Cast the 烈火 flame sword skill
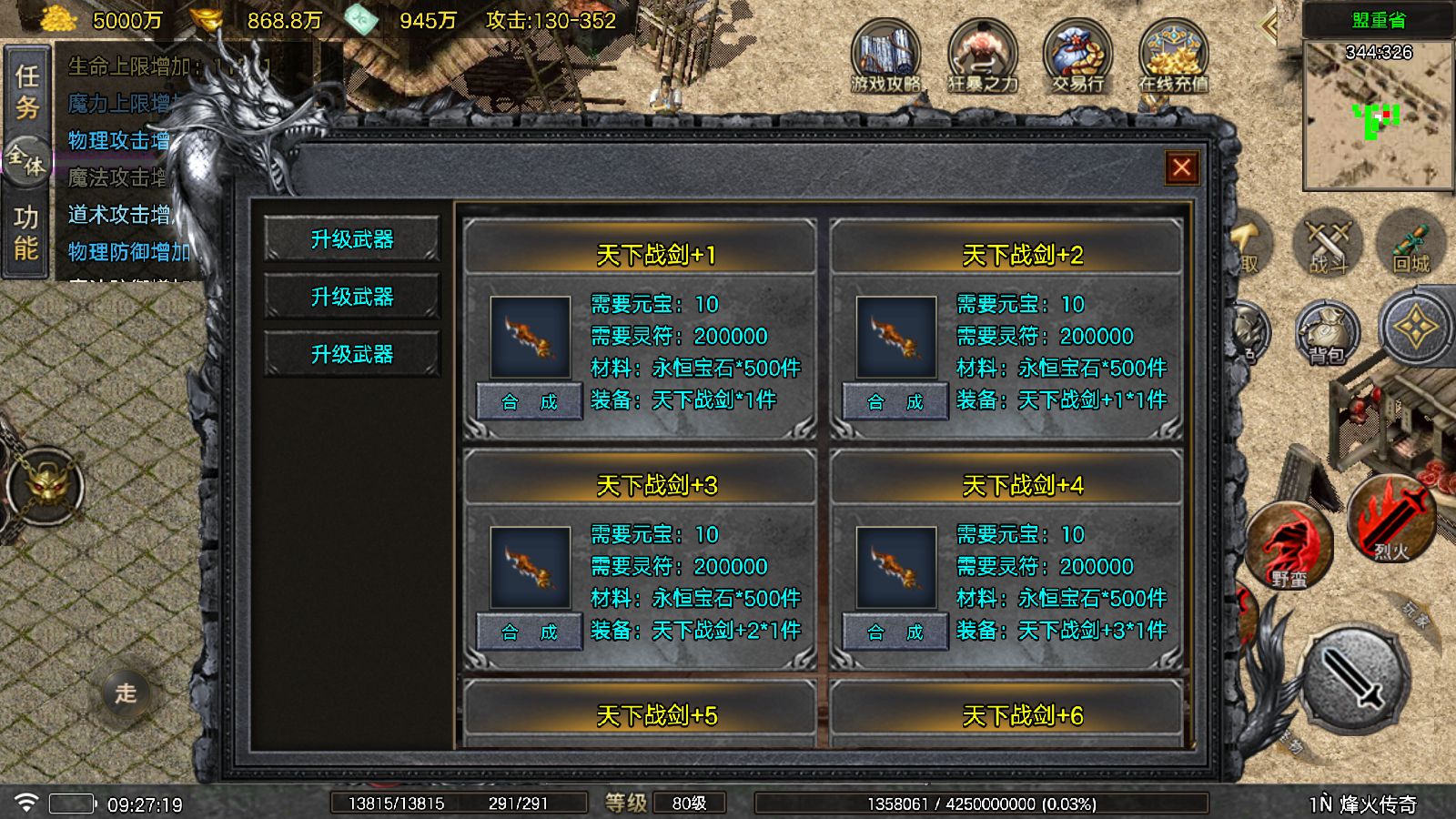The image size is (1456, 819). (1390, 517)
